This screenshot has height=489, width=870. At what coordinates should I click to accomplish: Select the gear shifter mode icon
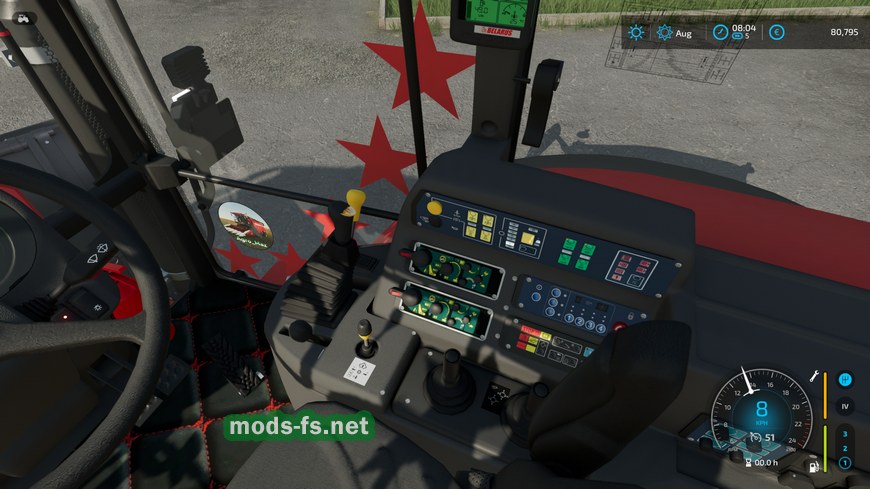[x=844, y=380]
